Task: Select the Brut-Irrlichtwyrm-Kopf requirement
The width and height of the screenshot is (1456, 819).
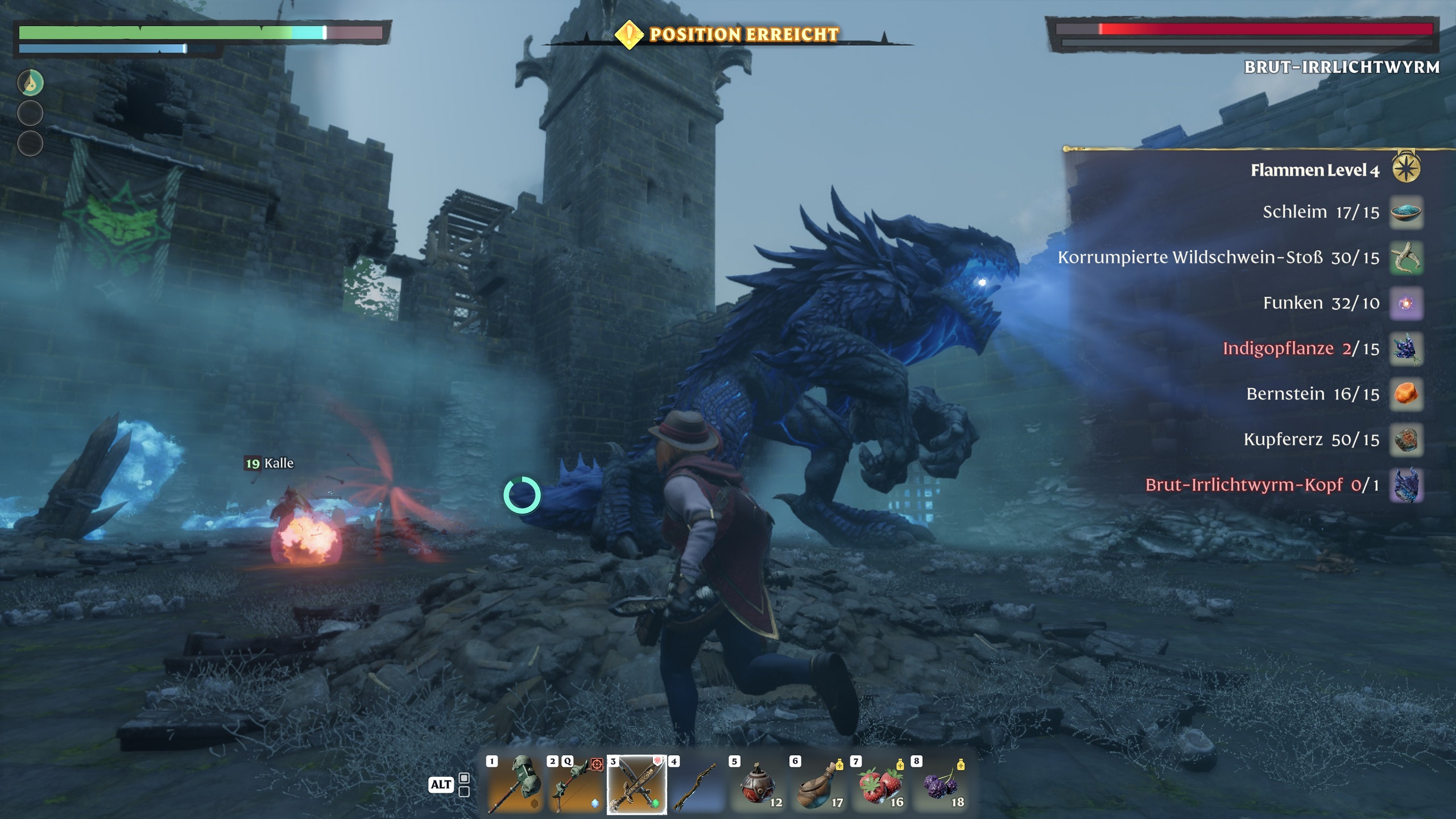Action: 1261,485
